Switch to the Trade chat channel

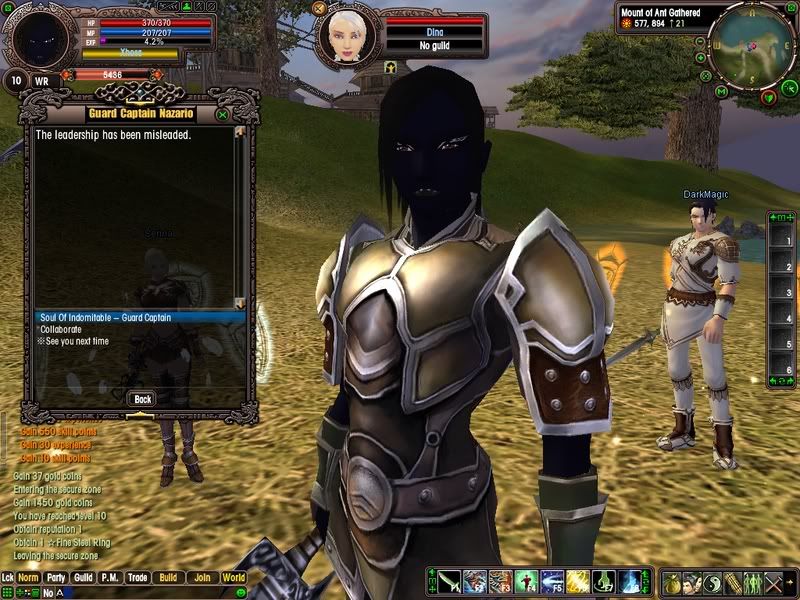(138, 578)
